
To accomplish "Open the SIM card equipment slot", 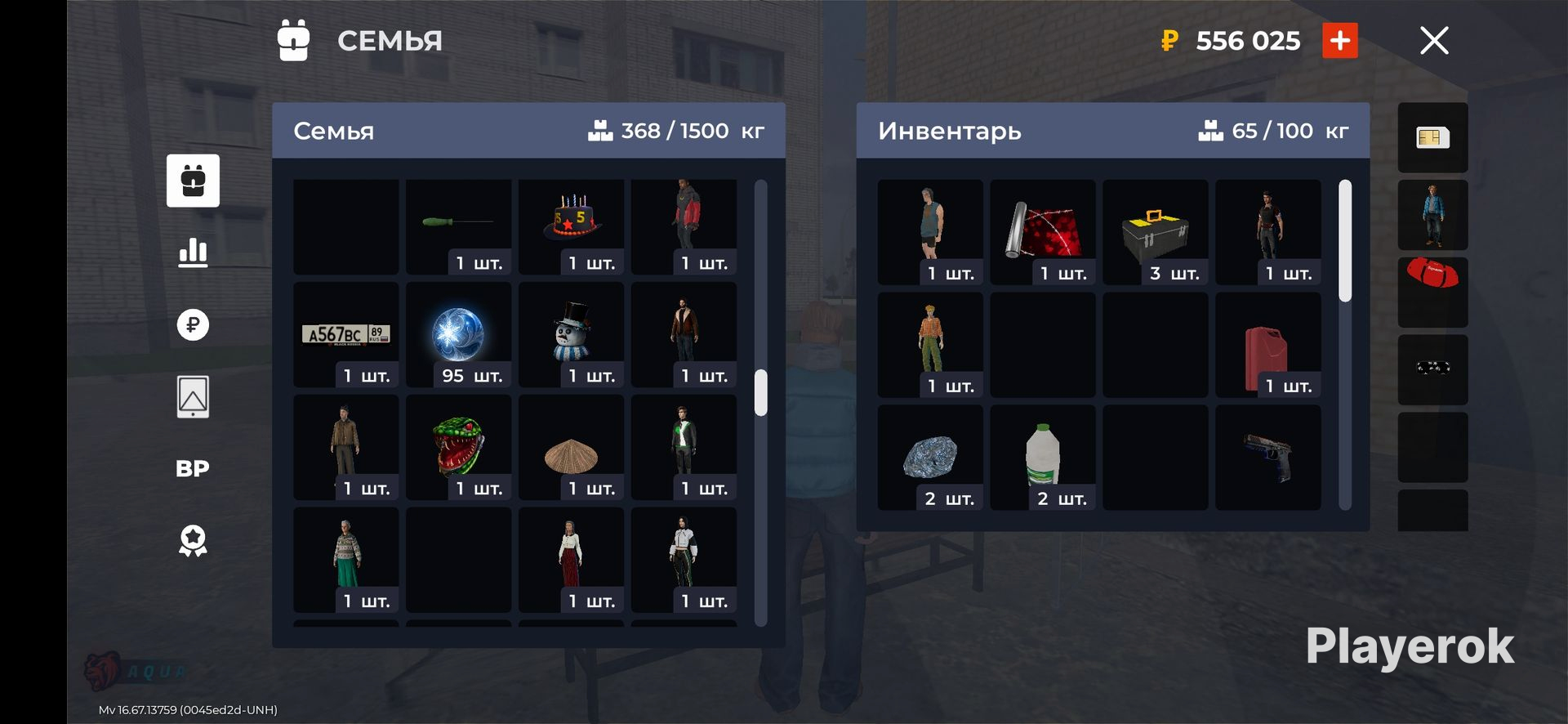I will point(1432,137).
